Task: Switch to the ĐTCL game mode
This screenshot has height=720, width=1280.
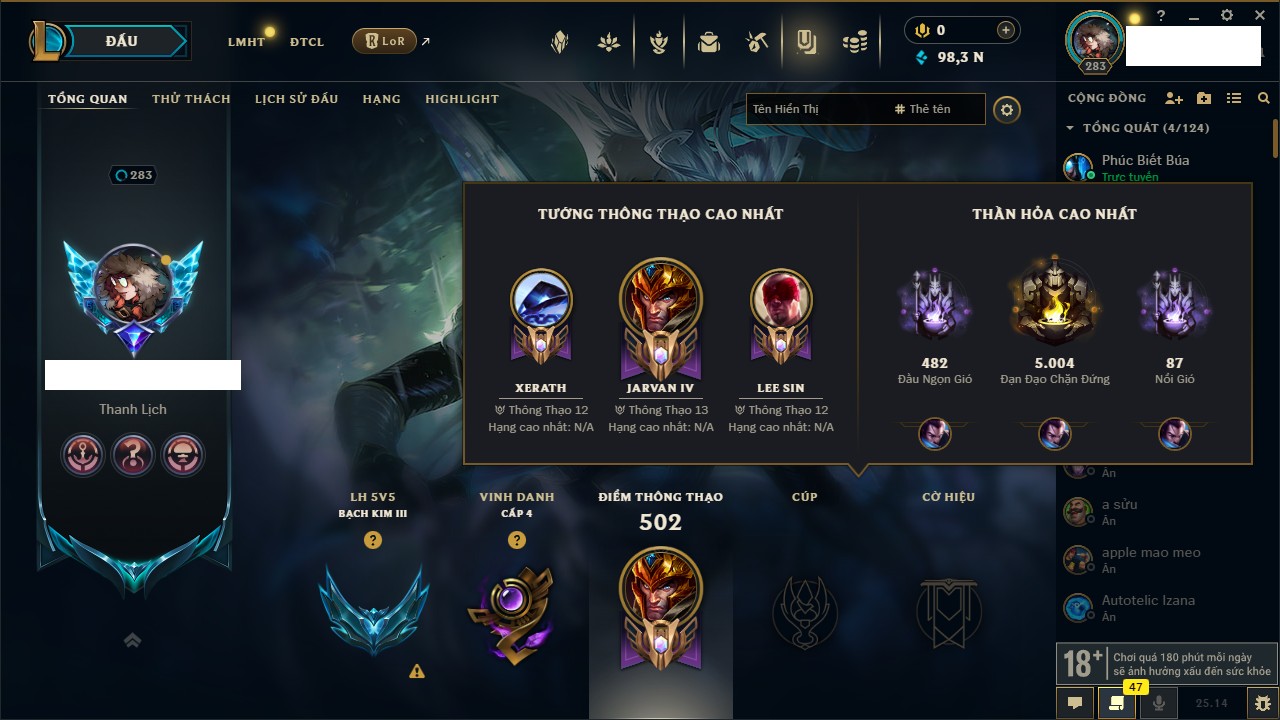Action: pos(307,42)
